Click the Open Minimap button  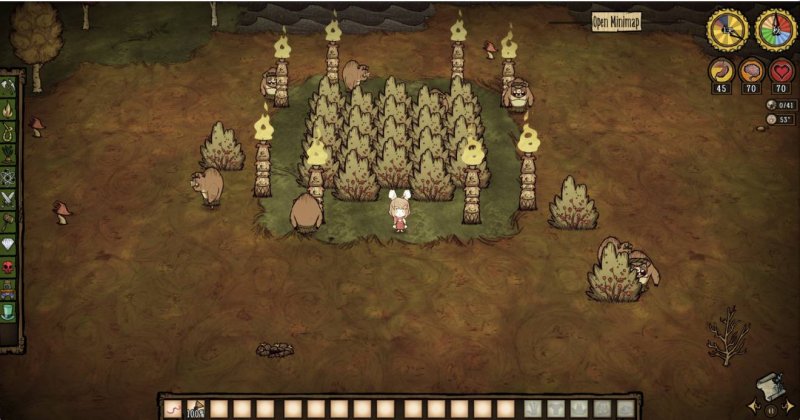(616, 22)
